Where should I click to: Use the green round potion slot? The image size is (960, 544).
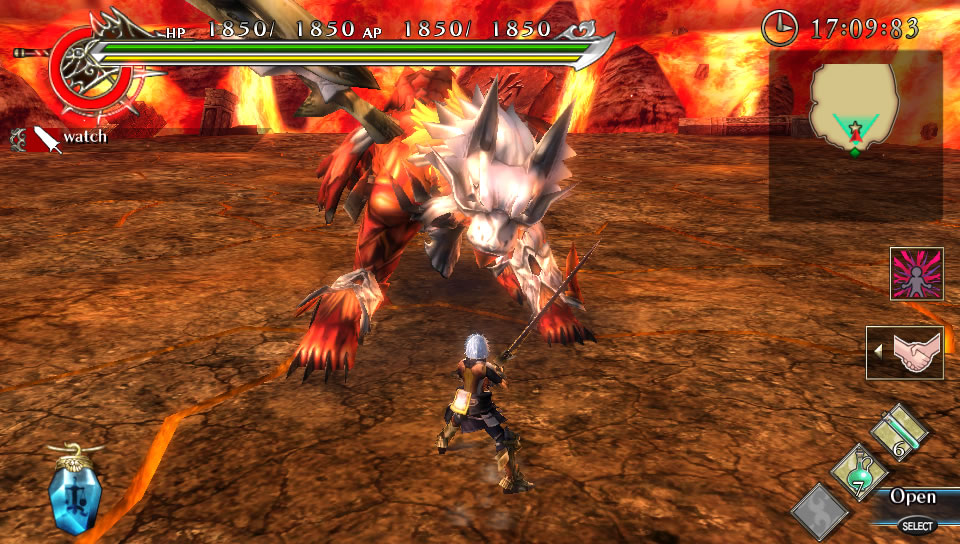click(858, 472)
